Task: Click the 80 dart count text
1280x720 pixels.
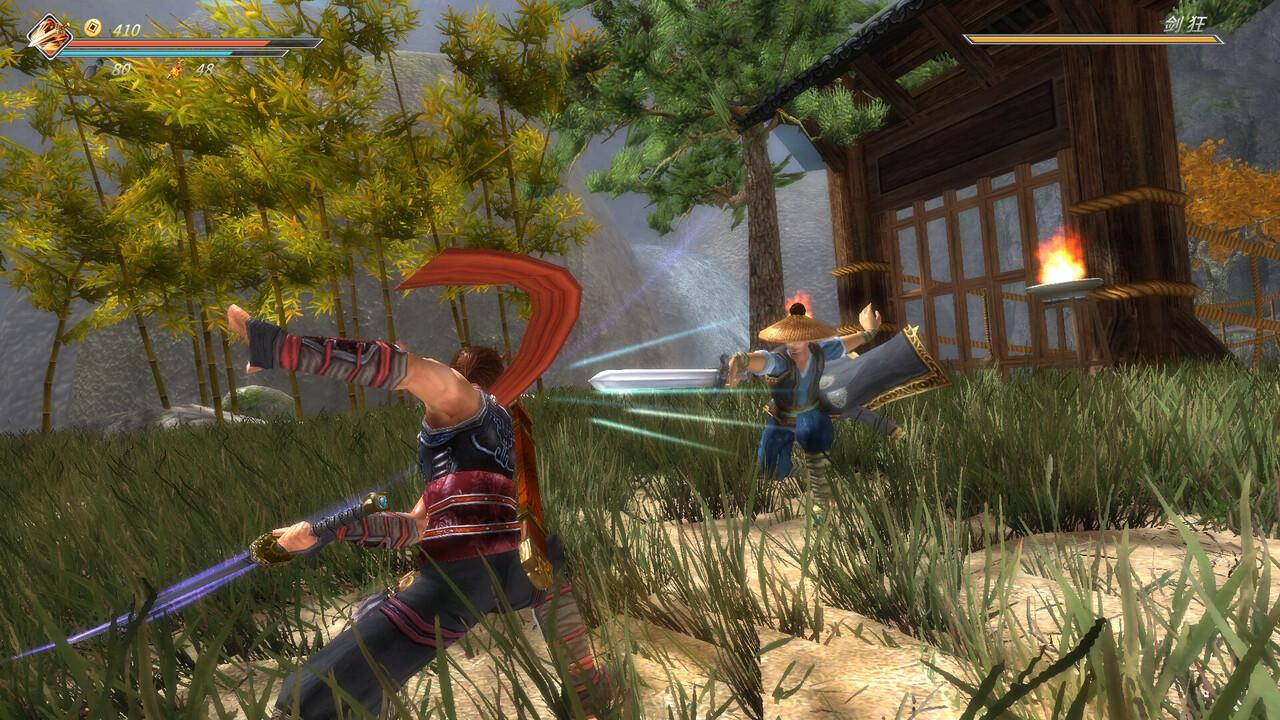Action: (123, 68)
